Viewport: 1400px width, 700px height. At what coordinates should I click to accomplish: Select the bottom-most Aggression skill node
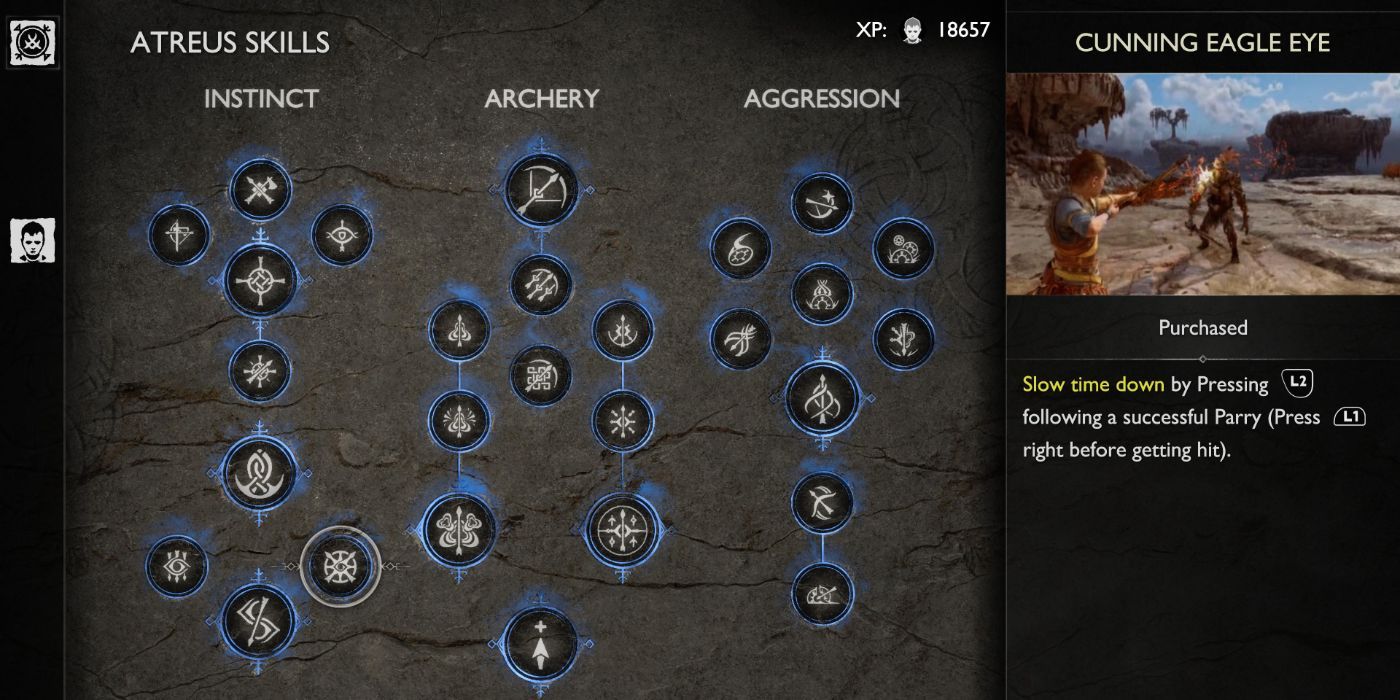point(822,595)
